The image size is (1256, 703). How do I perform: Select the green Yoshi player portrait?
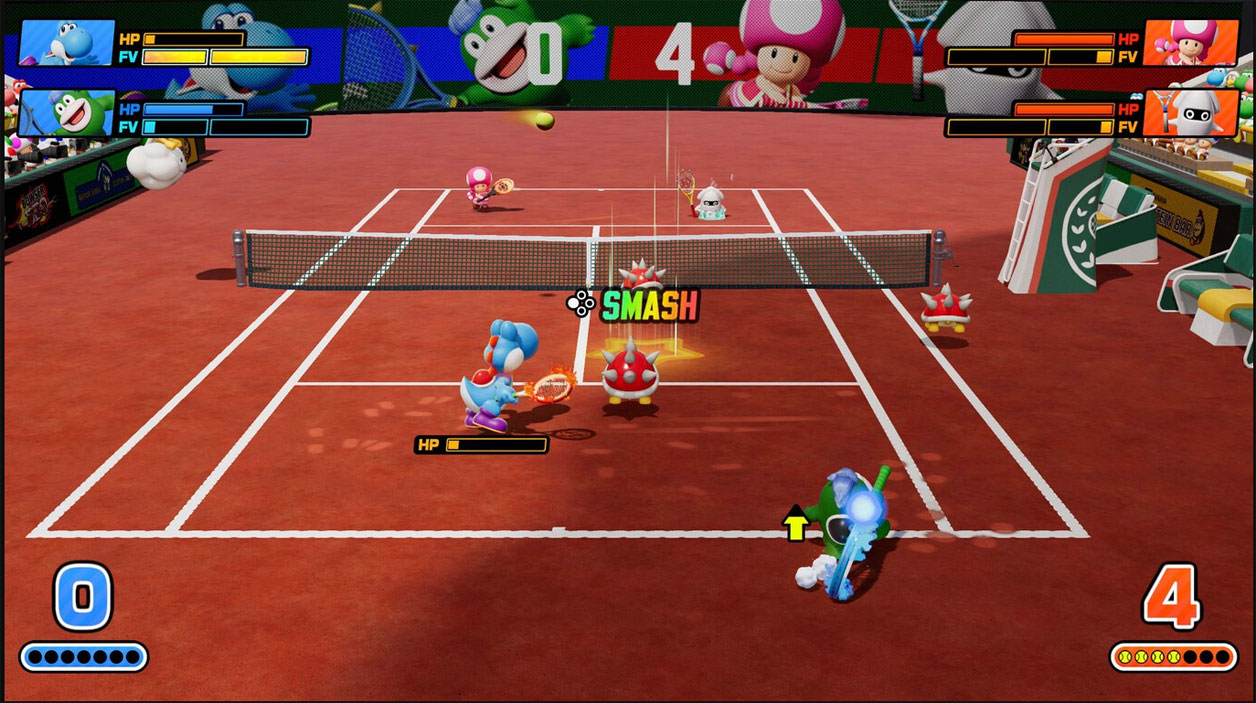[66, 113]
